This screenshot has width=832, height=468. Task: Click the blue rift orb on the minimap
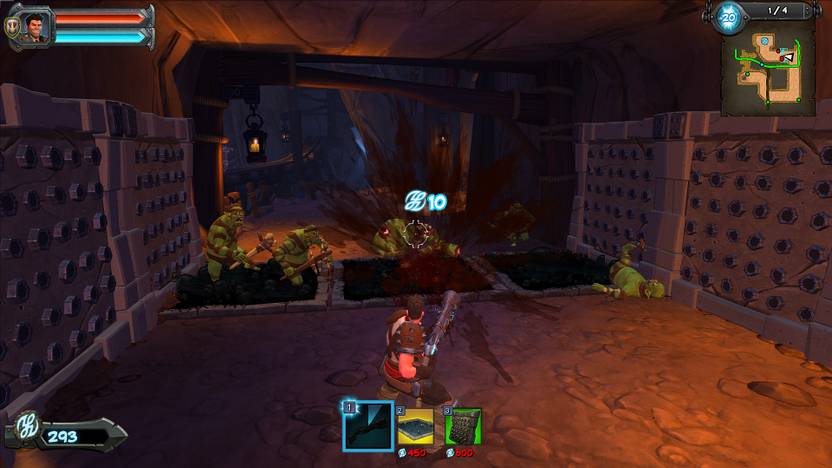[x=765, y=42]
